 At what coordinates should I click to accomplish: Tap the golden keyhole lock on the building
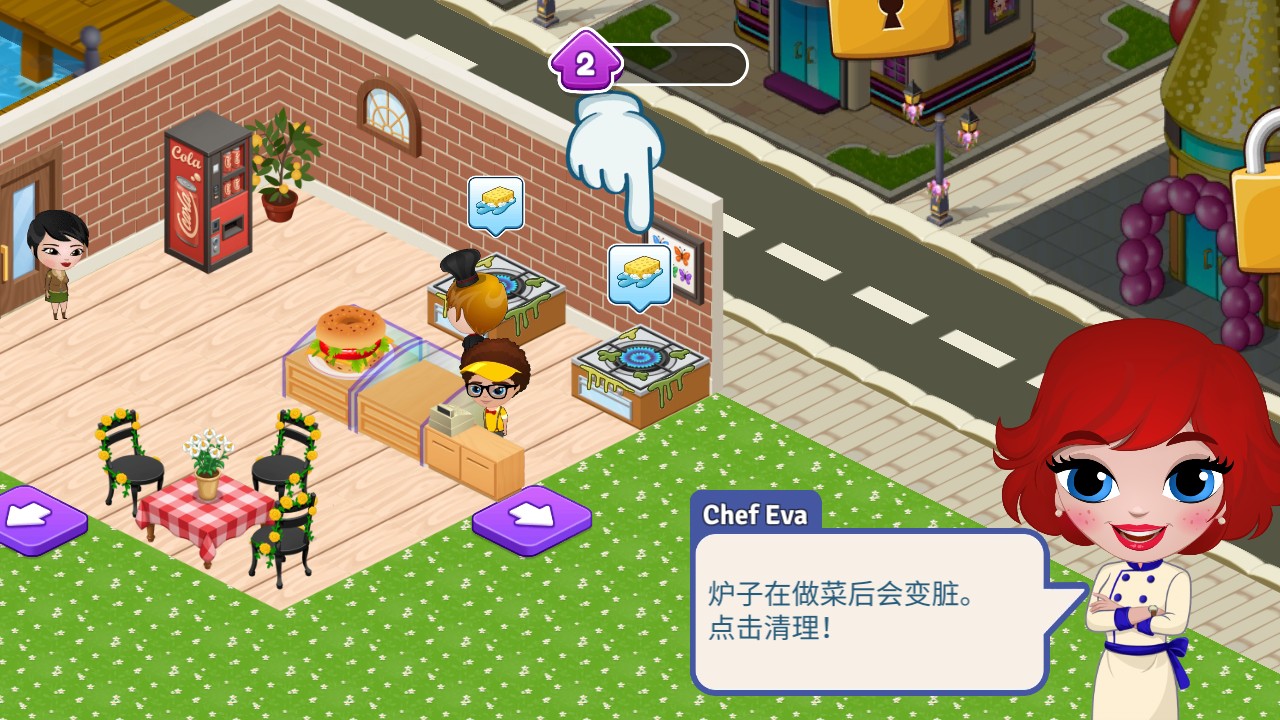click(892, 22)
